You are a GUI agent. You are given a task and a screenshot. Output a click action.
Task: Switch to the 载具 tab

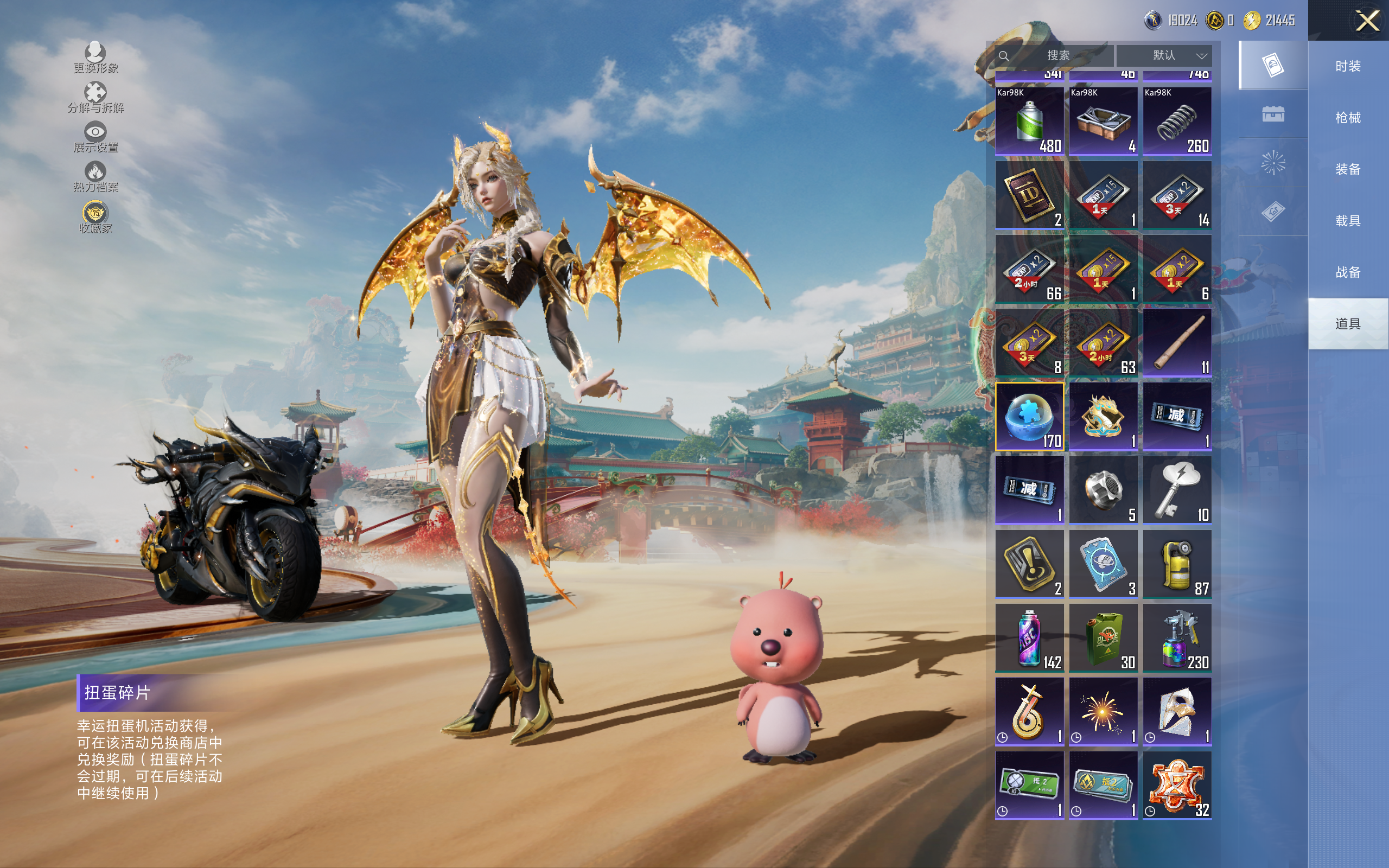1347,220
